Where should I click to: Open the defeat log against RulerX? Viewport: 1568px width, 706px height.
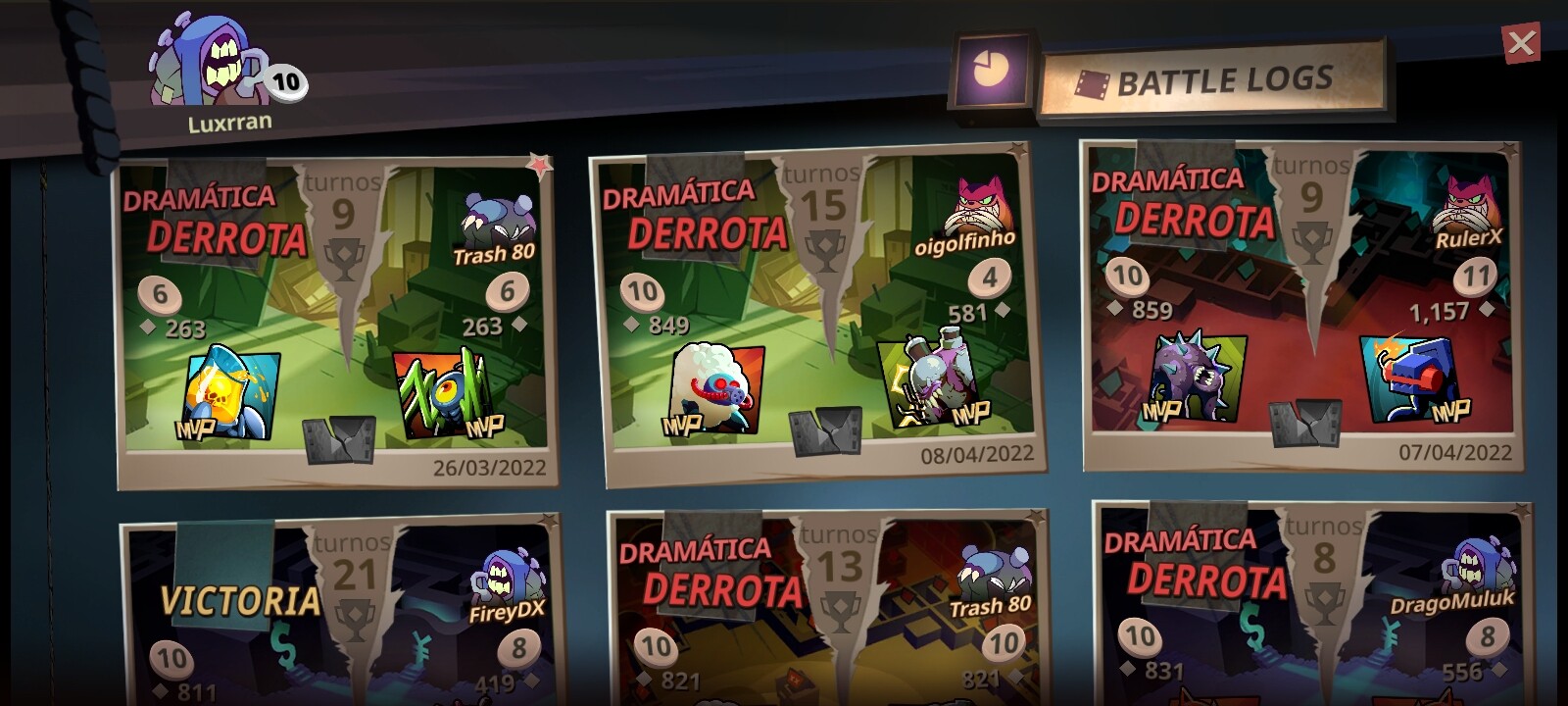click(1301, 306)
